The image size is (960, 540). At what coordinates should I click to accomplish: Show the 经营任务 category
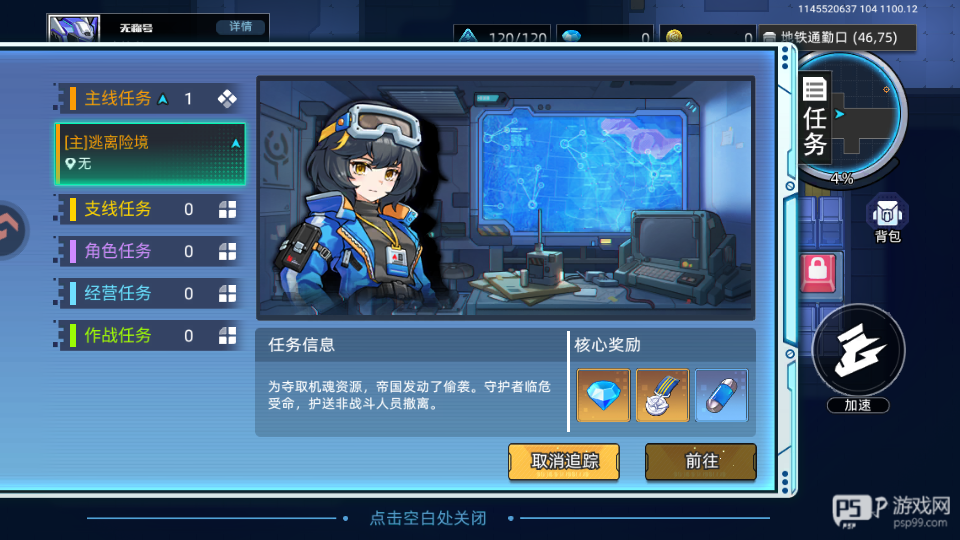(x=150, y=293)
